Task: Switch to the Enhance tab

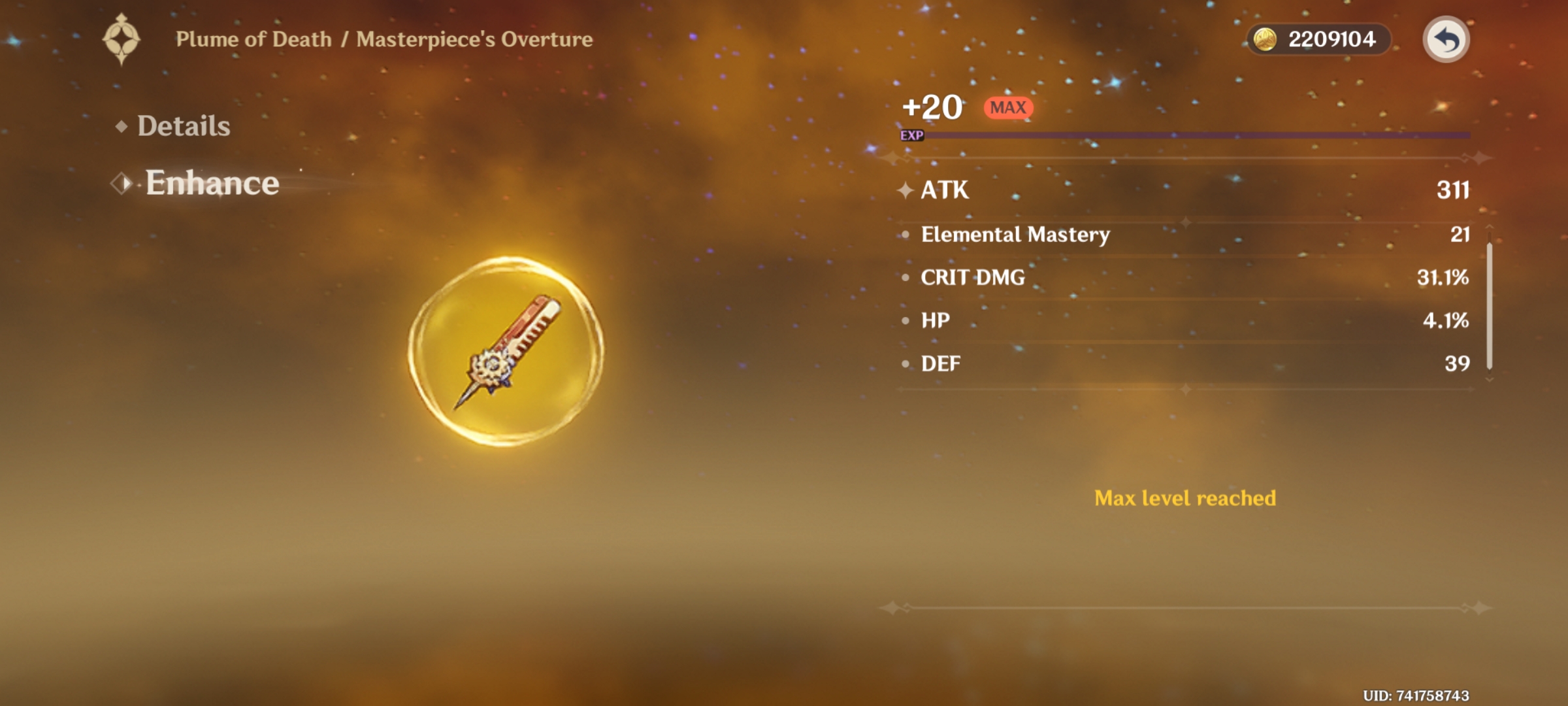Action: point(210,184)
